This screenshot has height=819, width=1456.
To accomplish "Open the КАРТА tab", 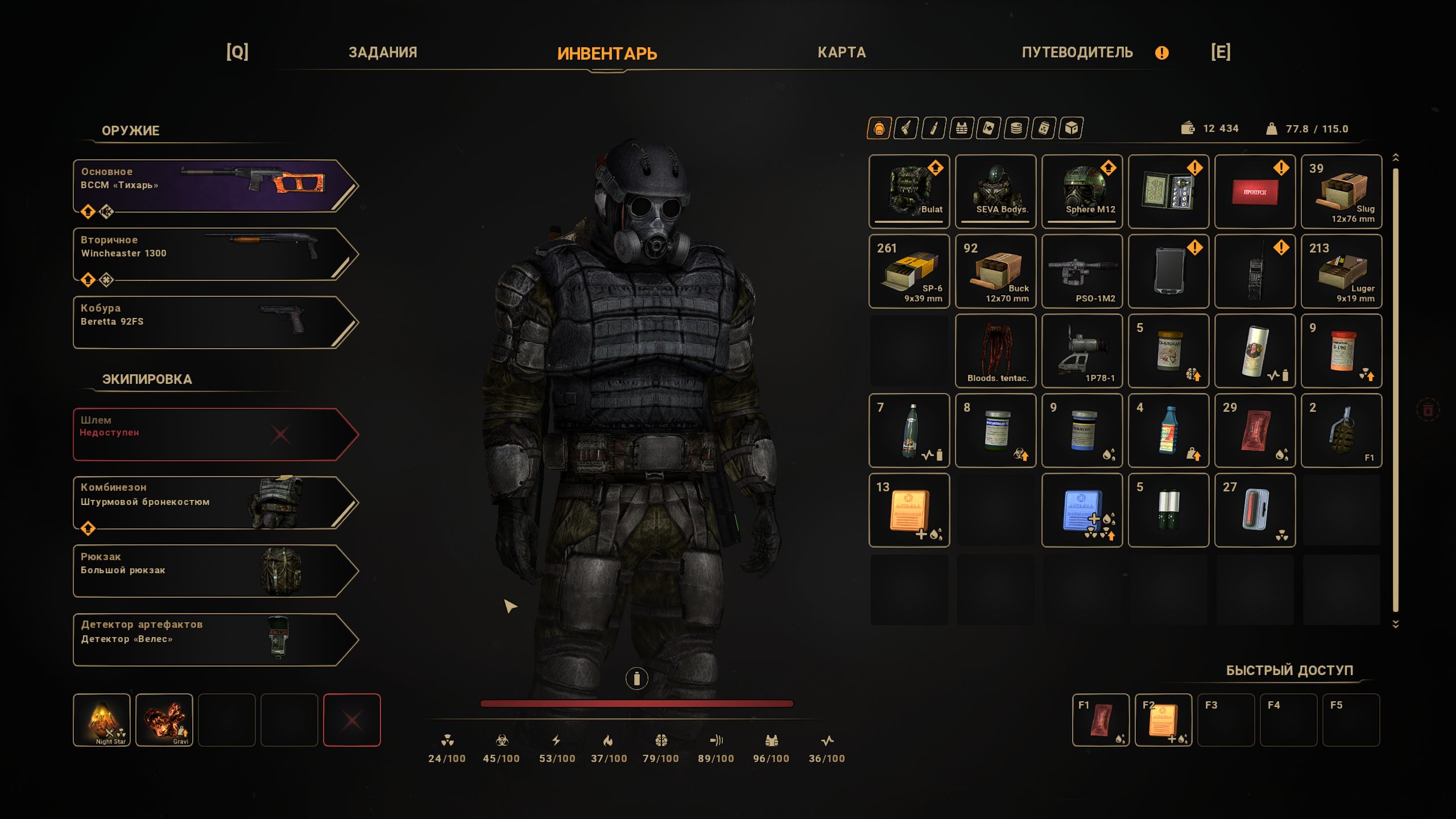I will [x=841, y=52].
